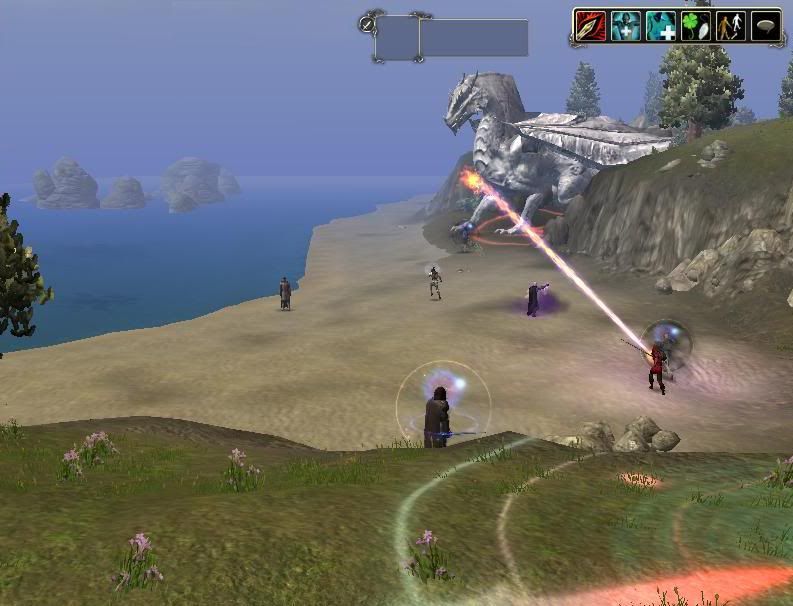The width and height of the screenshot is (793, 606).
Task: Select the red sword attack icon
Action: click(592, 26)
